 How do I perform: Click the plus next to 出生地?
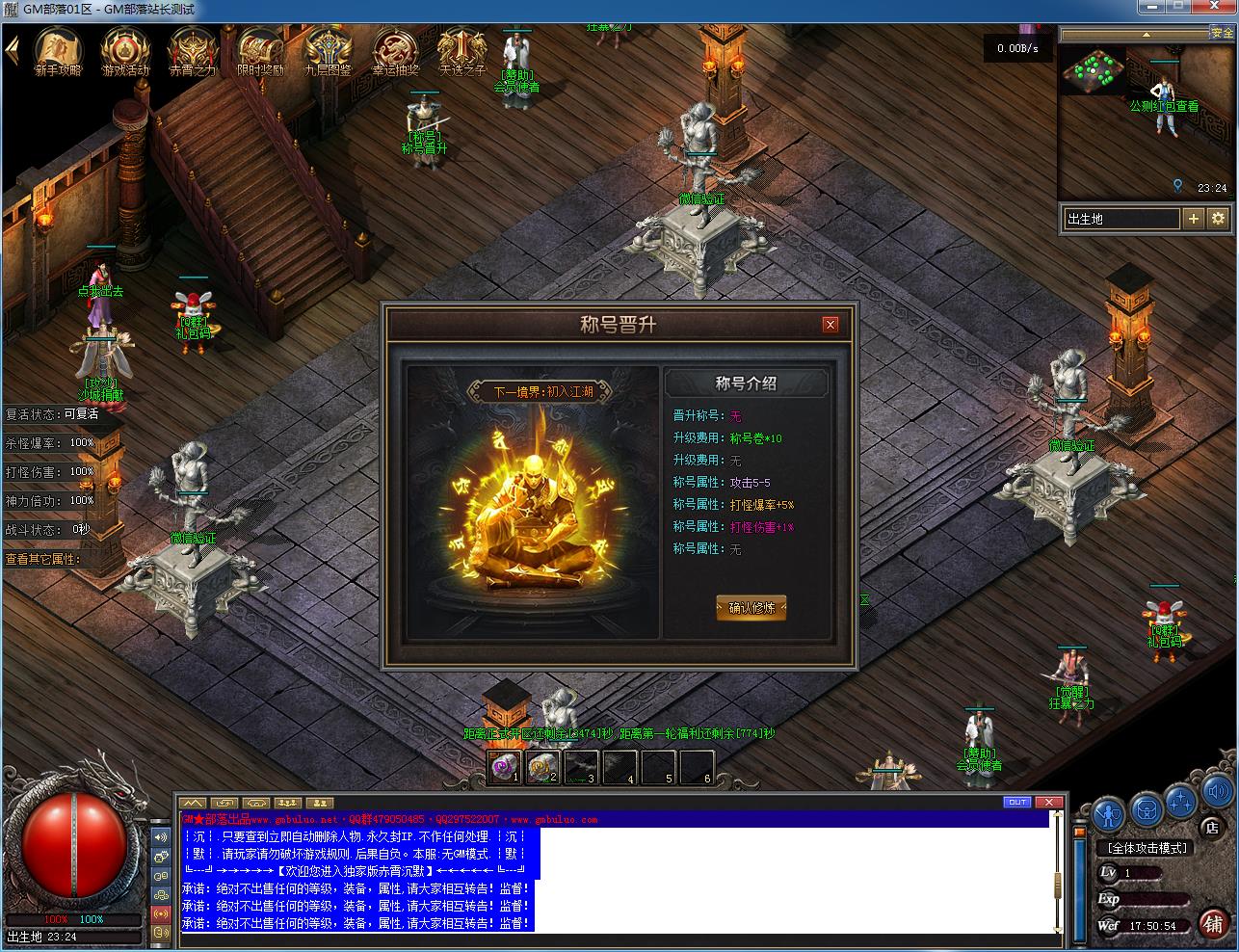tap(1195, 219)
